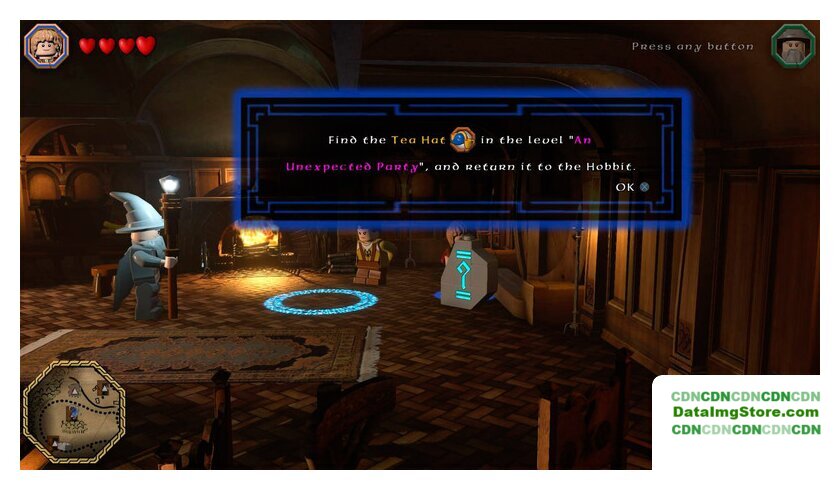Open the DataImgStore.com watermark link
Screen dimensions: 840x490
(x=745, y=412)
